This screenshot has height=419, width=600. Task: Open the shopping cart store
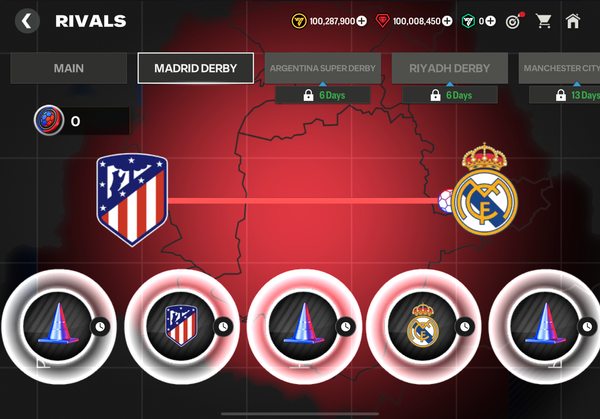pos(543,20)
